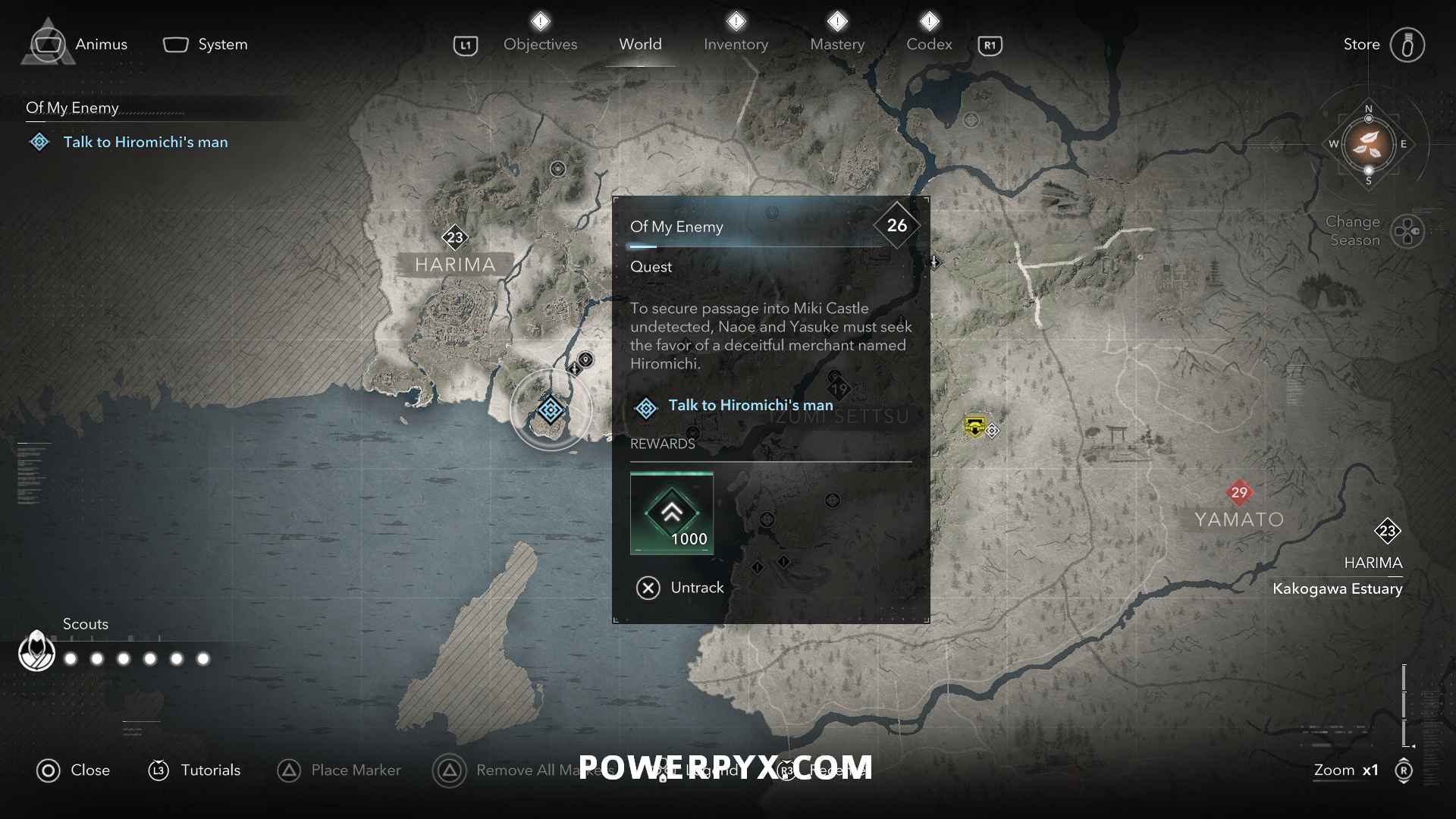Click the Scouts hooded figure icon

point(36,651)
